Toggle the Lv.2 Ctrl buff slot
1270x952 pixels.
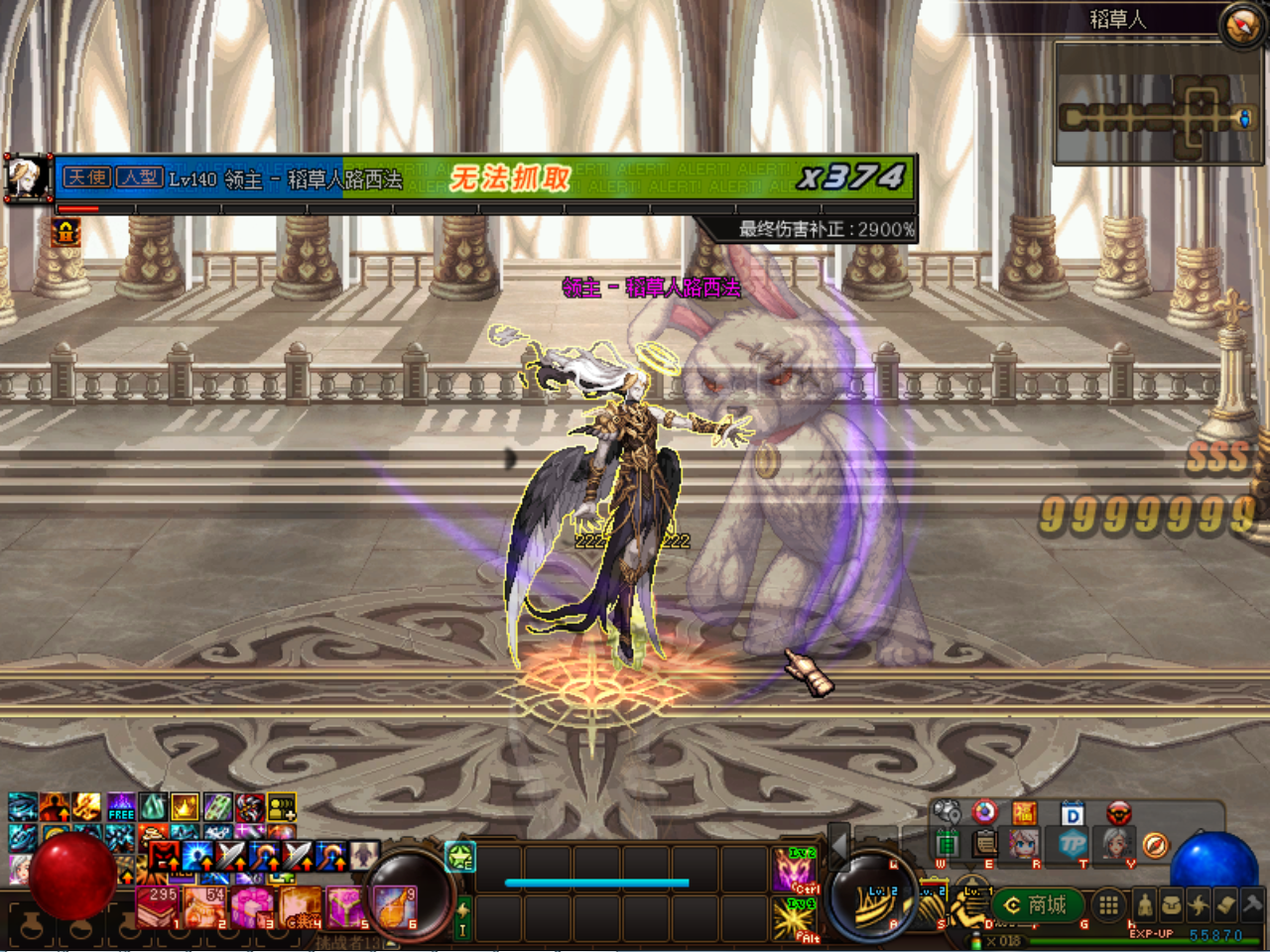[x=795, y=869]
